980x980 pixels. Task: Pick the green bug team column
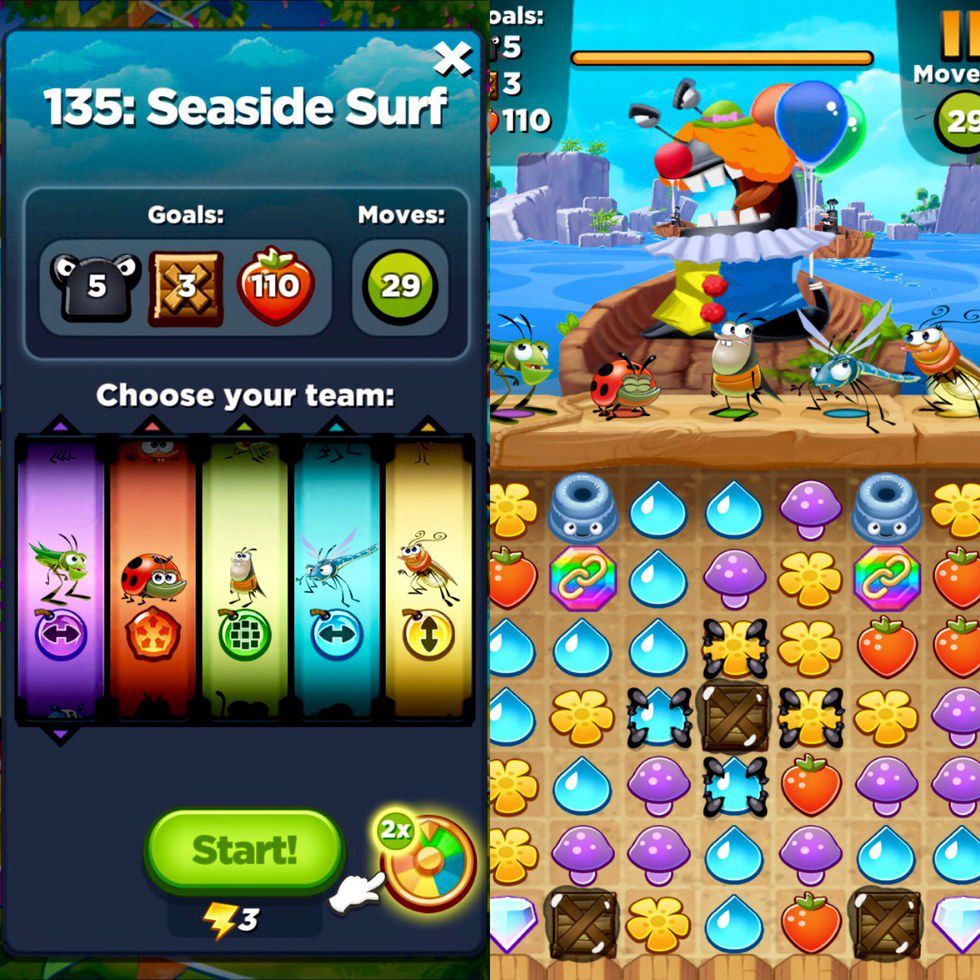[244, 580]
